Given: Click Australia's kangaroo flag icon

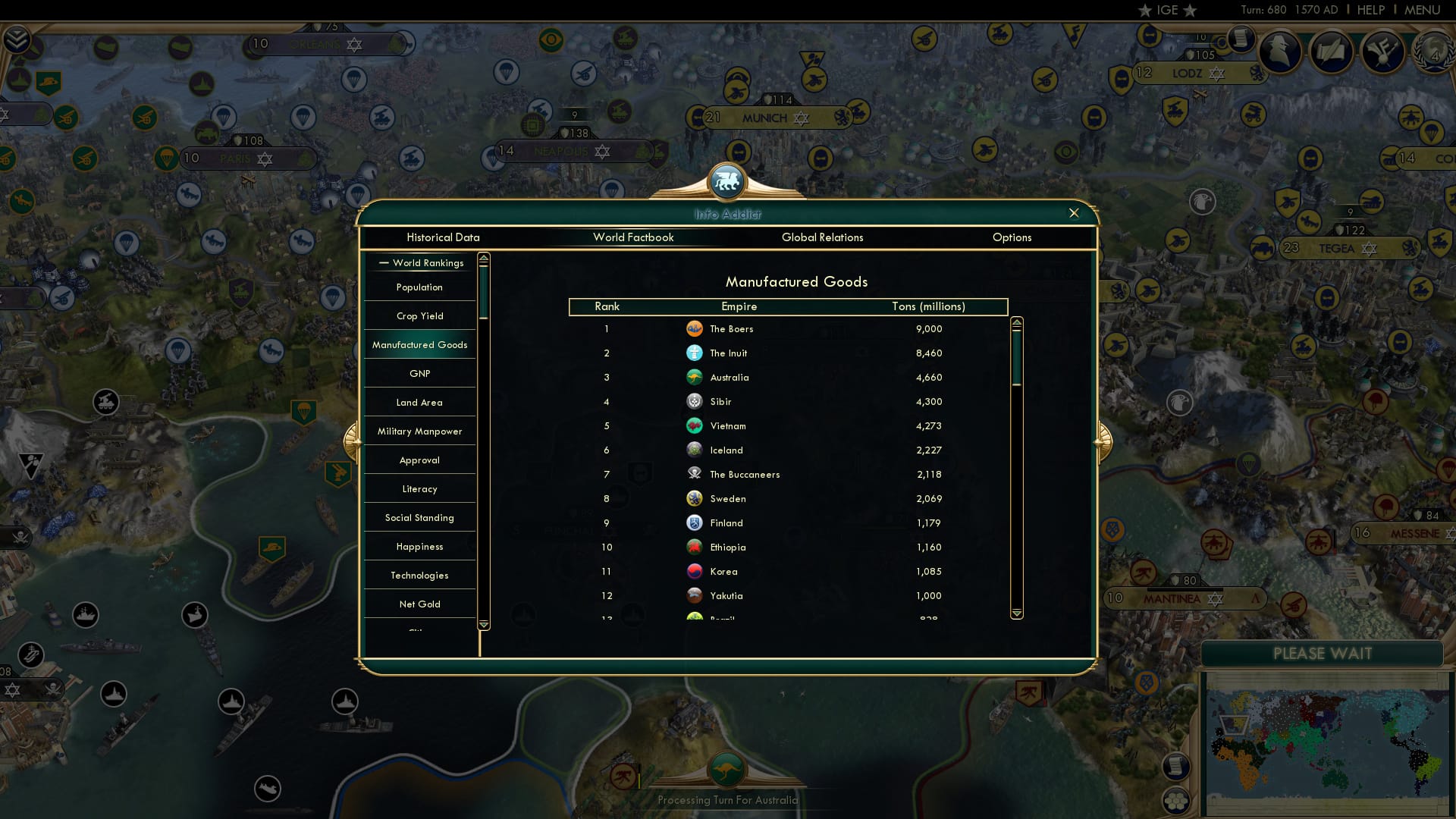Looking at the screenshot, I should (x=695, y=377).
